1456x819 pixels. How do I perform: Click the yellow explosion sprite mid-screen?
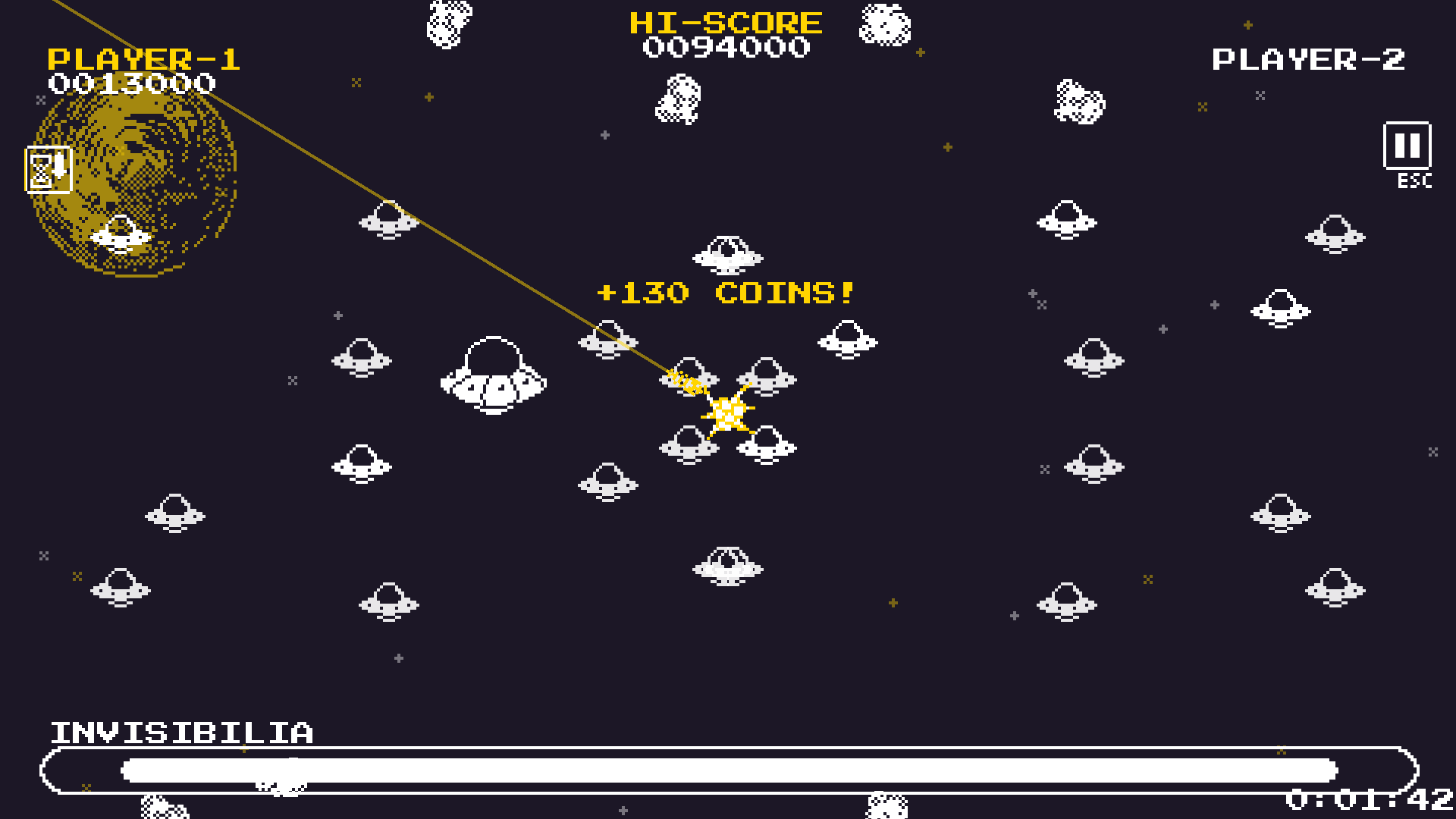tap(726, 412)
